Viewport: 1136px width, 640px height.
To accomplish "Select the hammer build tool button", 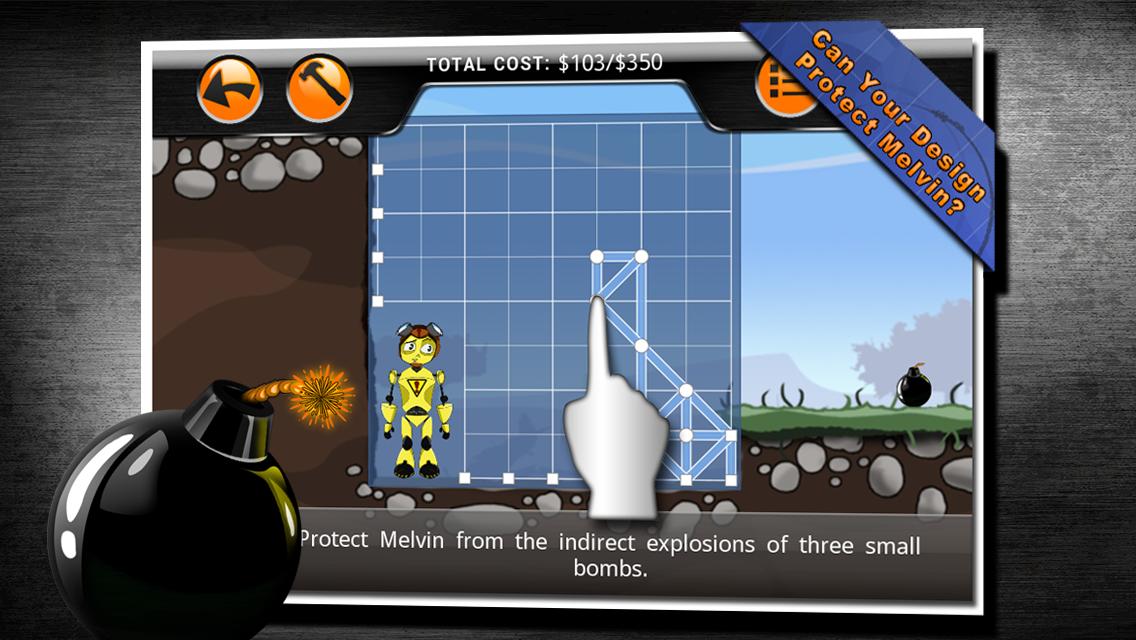I will [320, 89].
